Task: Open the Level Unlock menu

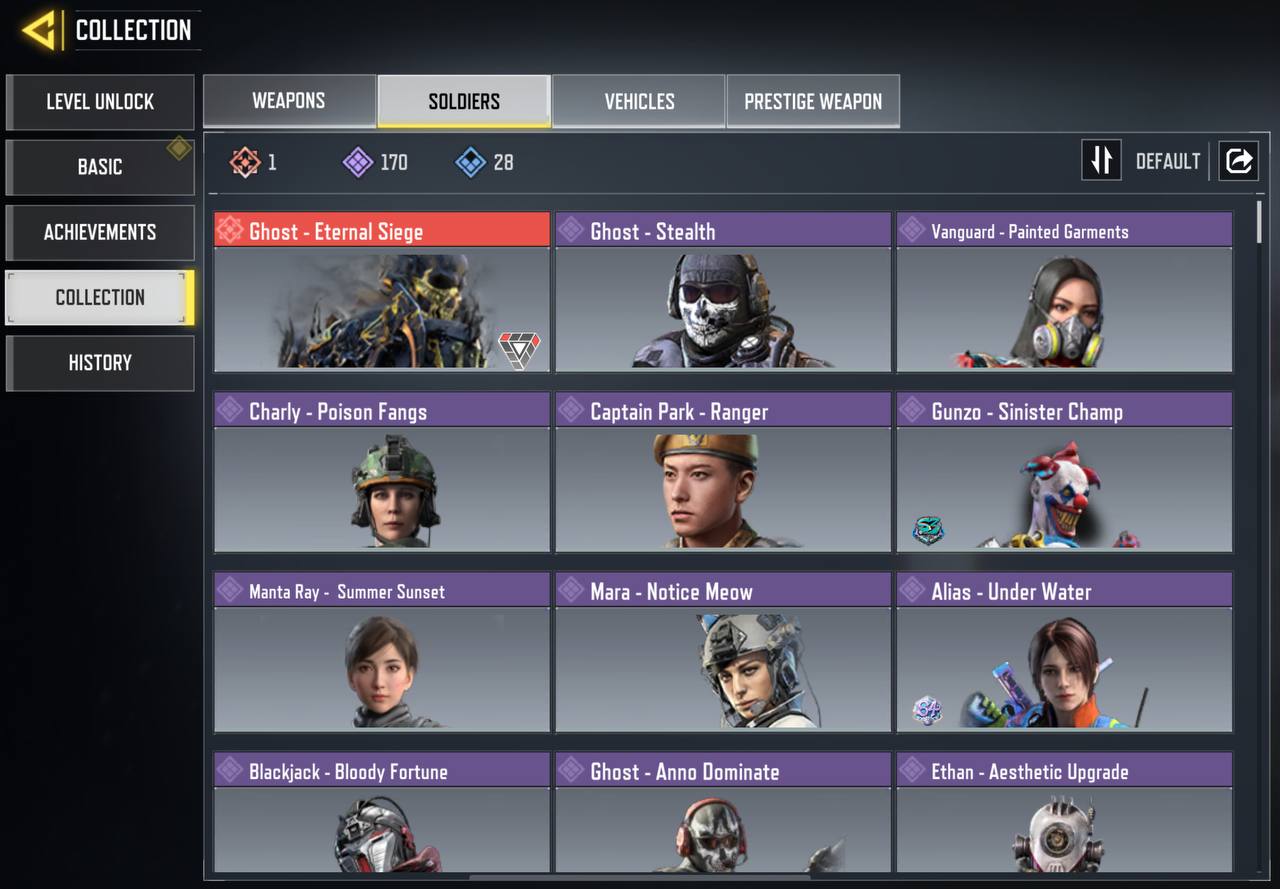Action: 100,102
